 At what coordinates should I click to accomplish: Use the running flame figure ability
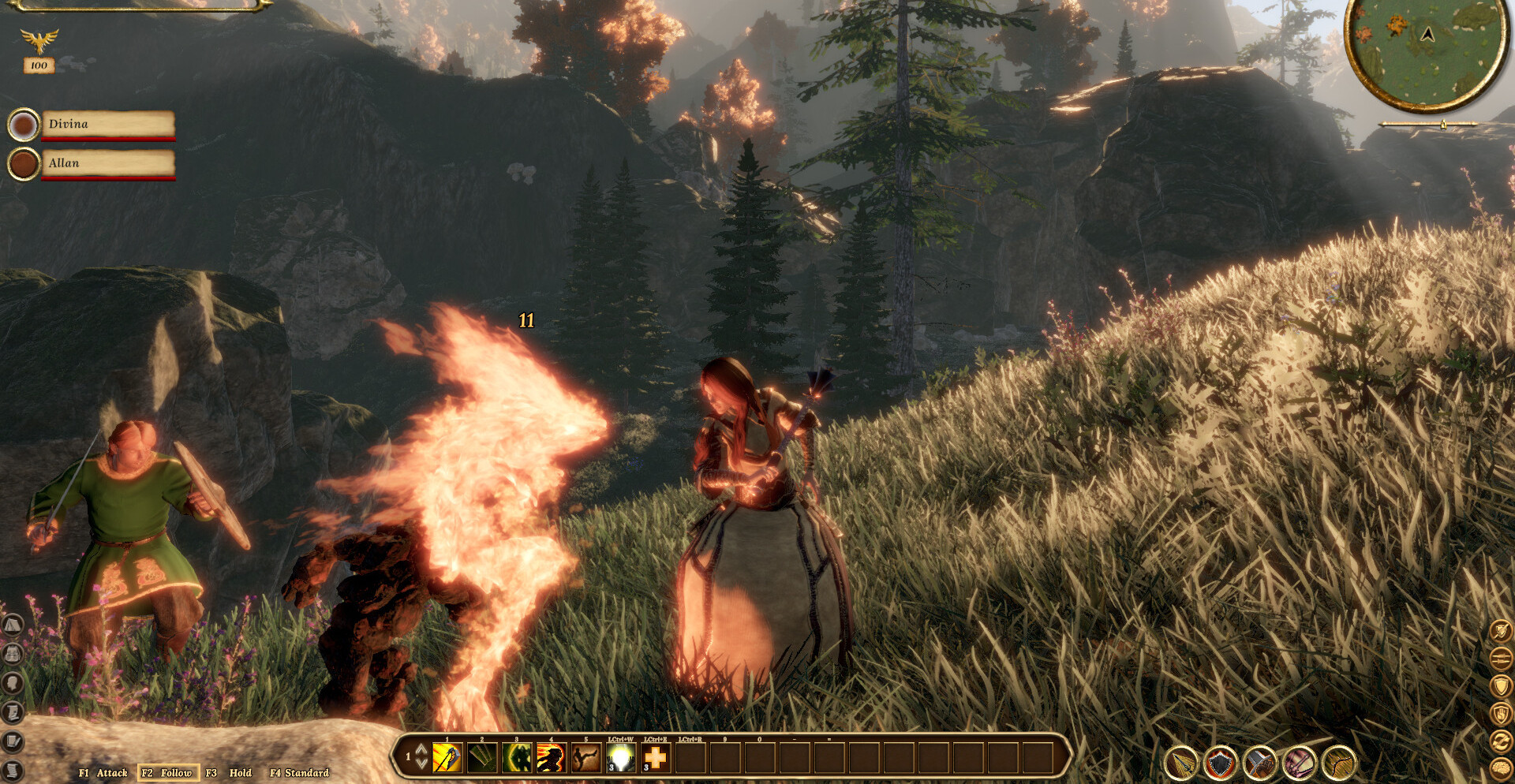[x=551, y=758]
